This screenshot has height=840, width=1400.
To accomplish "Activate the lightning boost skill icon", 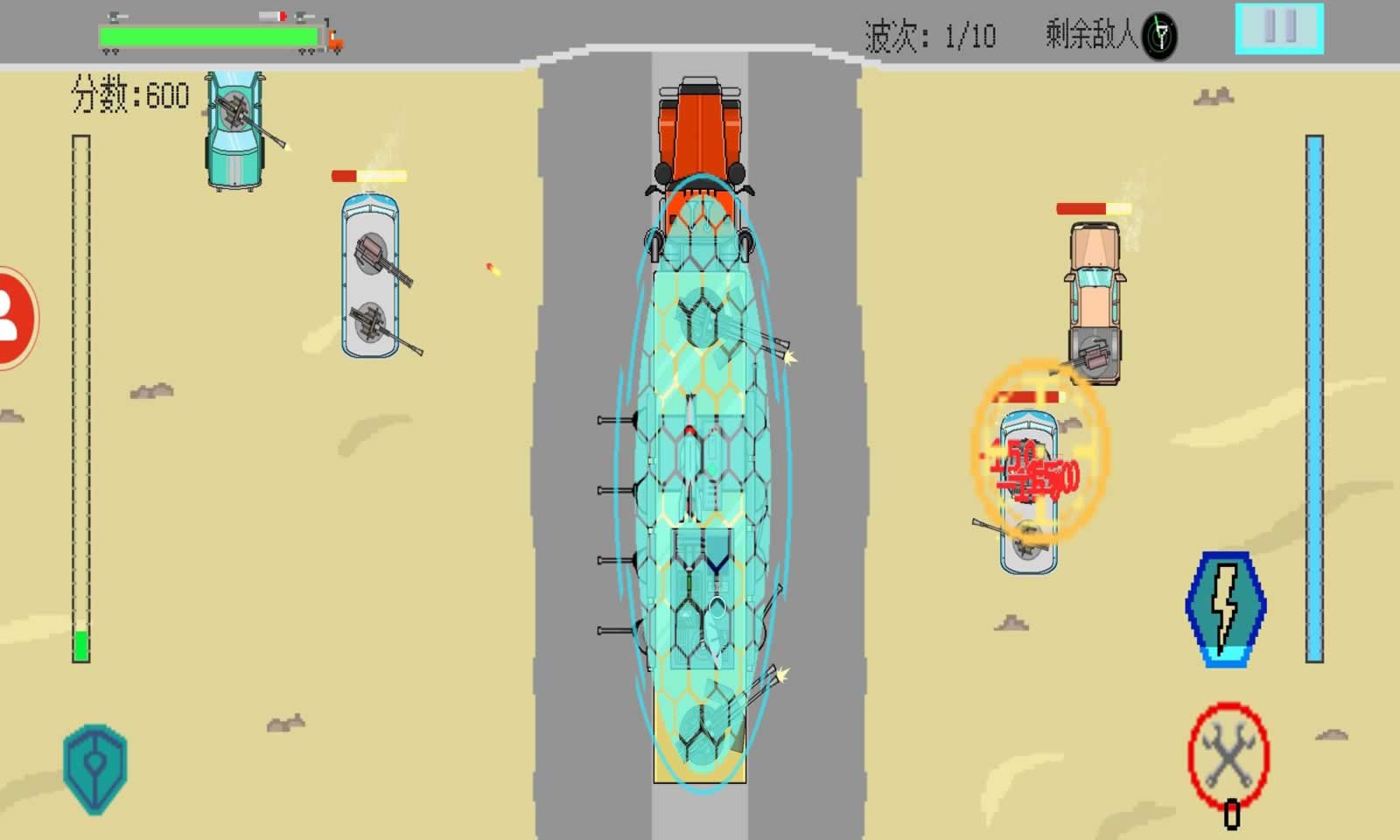I will (1224, 608).
